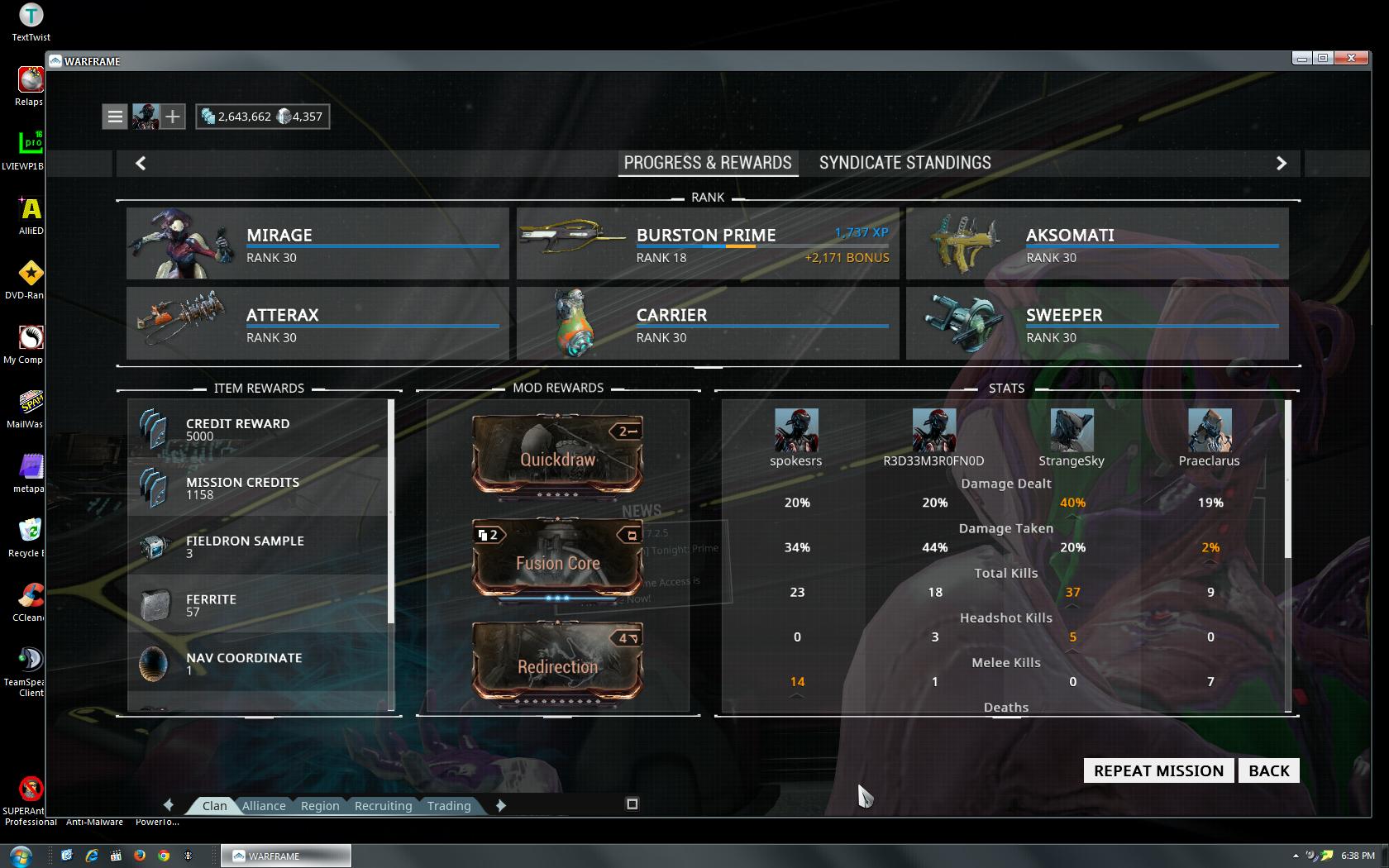Open the player avatar profile icon
Viewport: 1389px width, 868px height.
(x=146, y=117)
